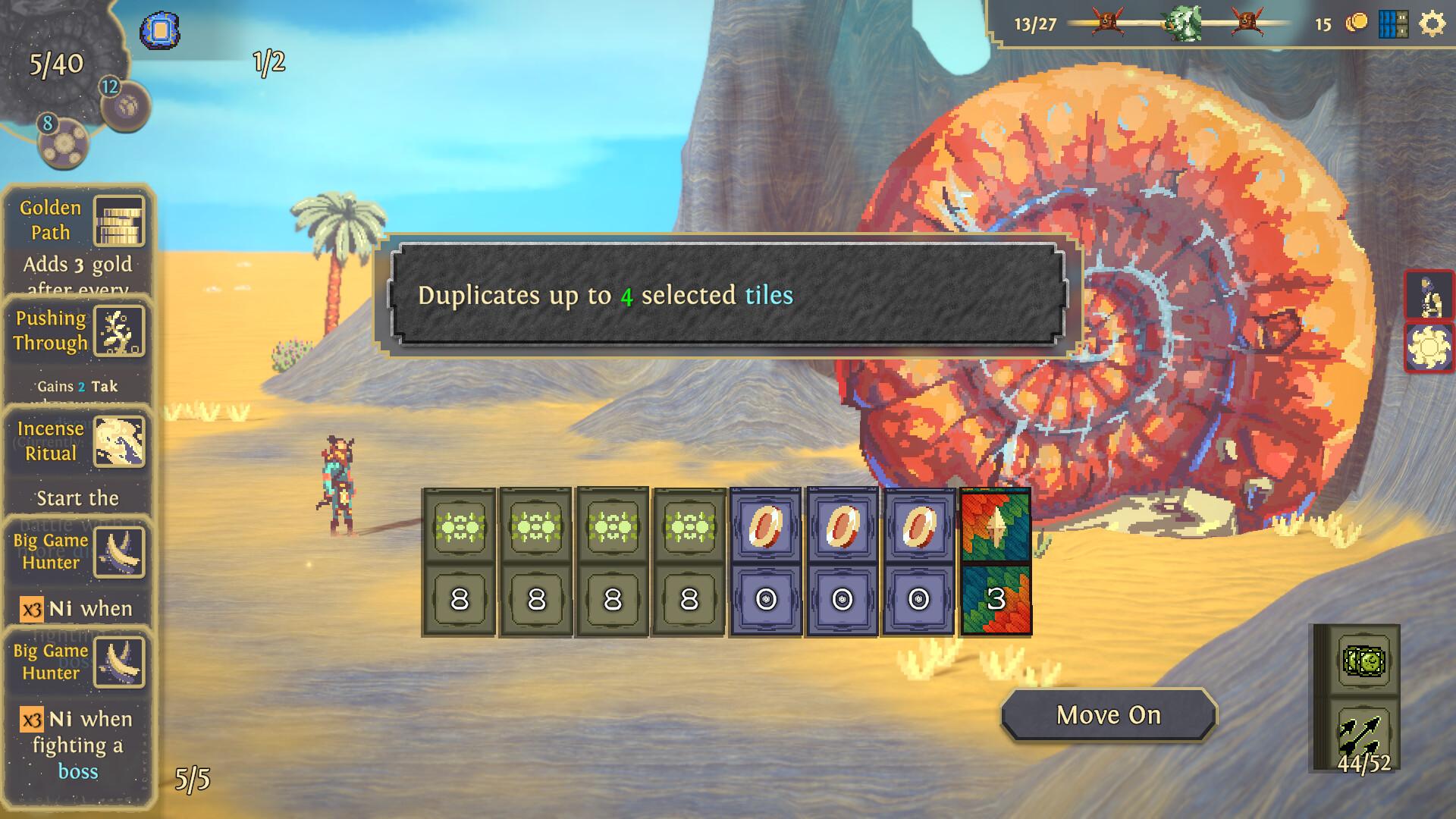Open the arrows icon showing 44/52

click(x=1363, y=734)
